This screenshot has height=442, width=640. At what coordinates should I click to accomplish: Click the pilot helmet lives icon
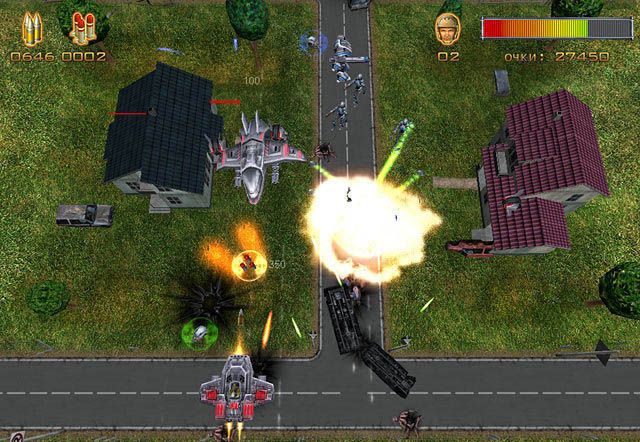coord(447,29)
